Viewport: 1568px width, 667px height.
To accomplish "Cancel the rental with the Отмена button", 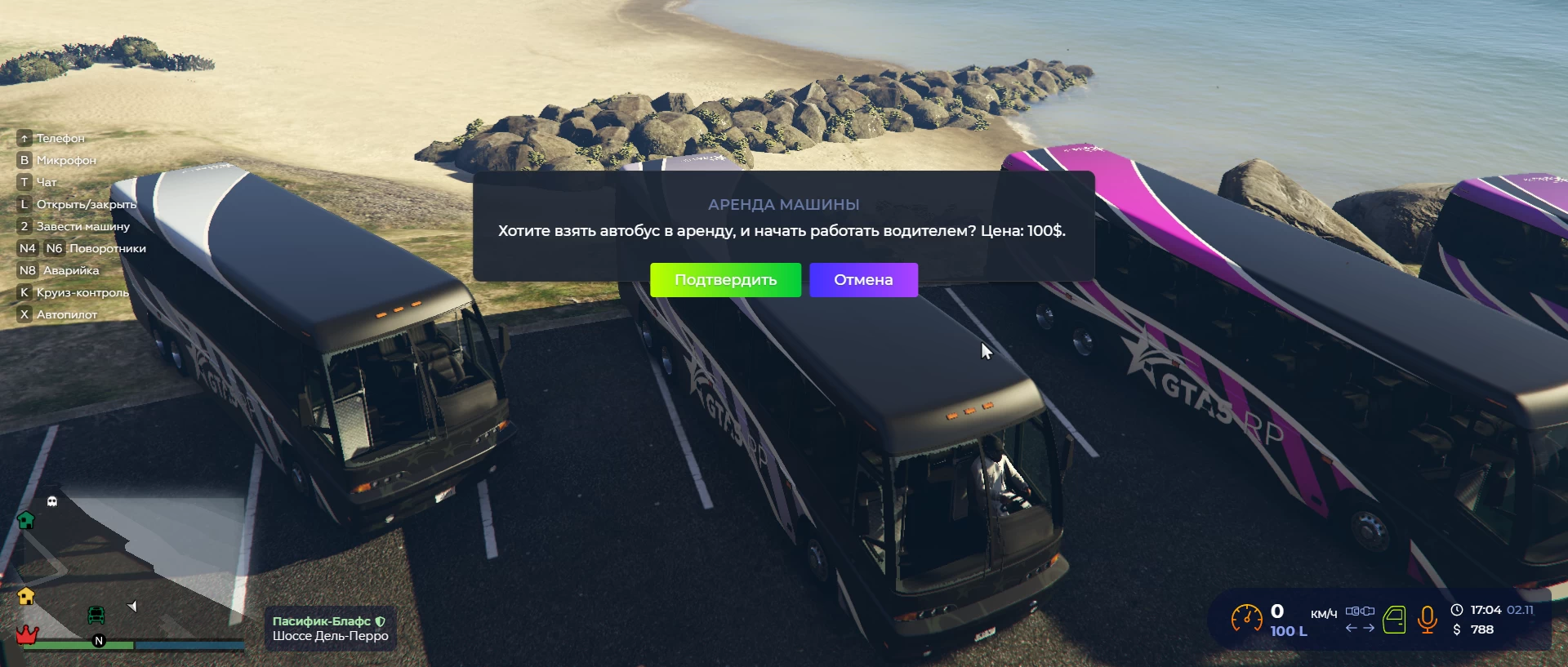I will [863, 280].
